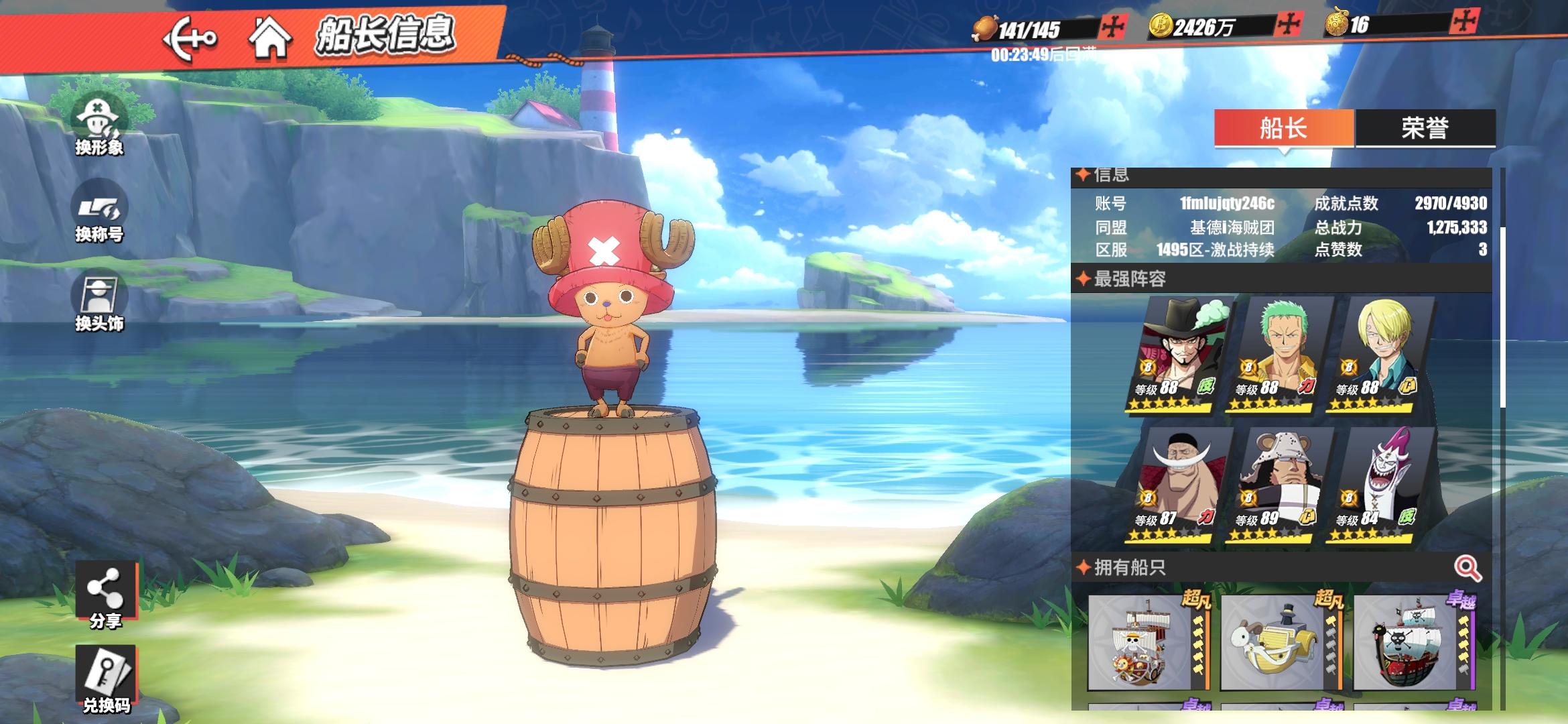
Task: Switch to the 荣誉 honor tab
Action: (1425, 127)
